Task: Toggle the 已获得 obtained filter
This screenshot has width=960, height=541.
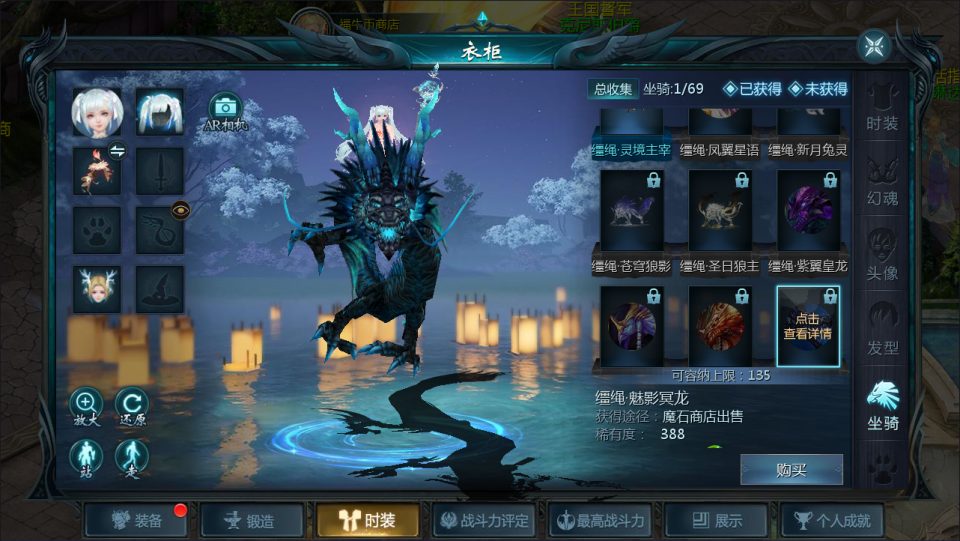Action: [x=752, y=89]
